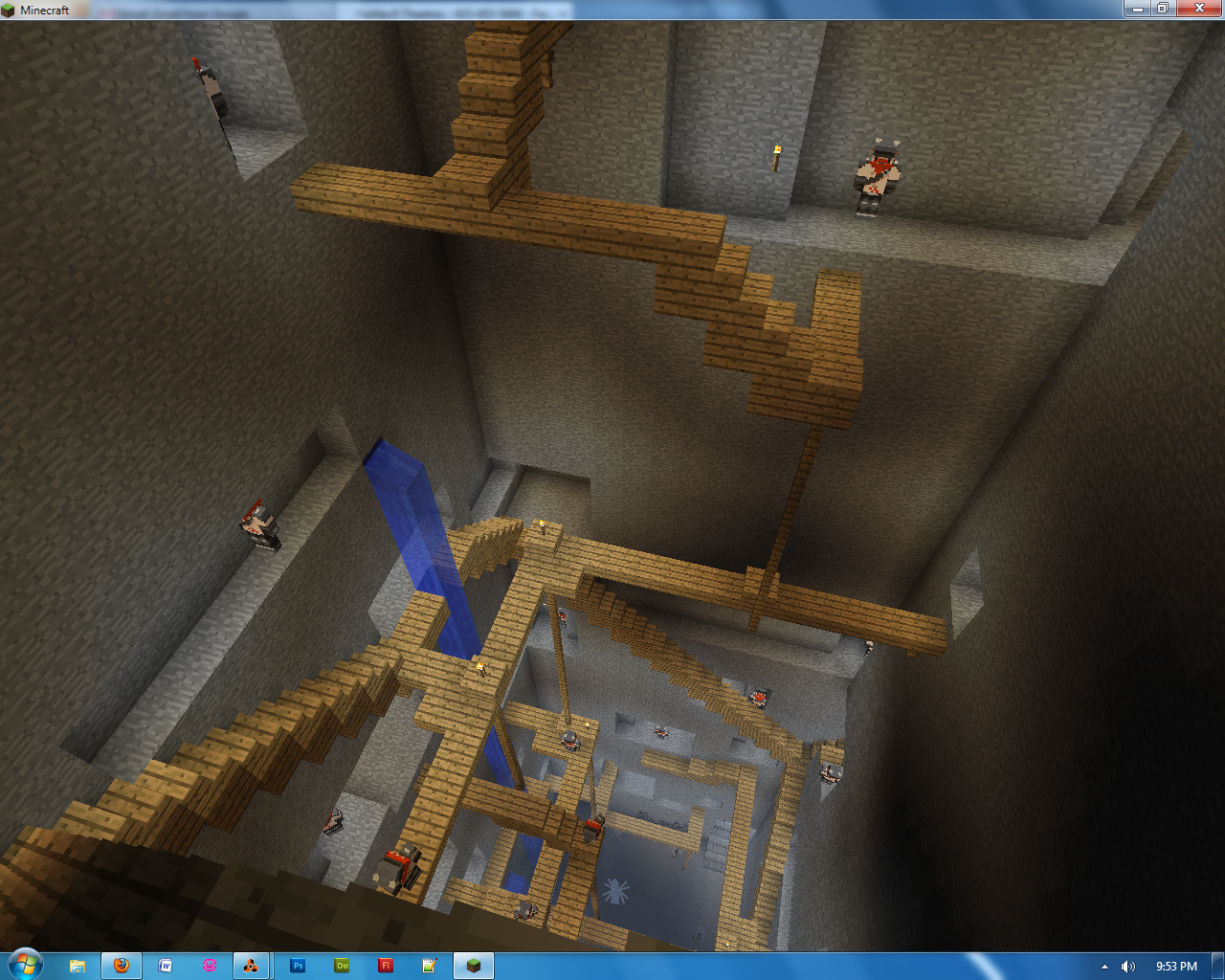Click the grass-block icon in Minecraft's title bar
The height and width of the screenshot is (980, 1225).
(8, 10)
